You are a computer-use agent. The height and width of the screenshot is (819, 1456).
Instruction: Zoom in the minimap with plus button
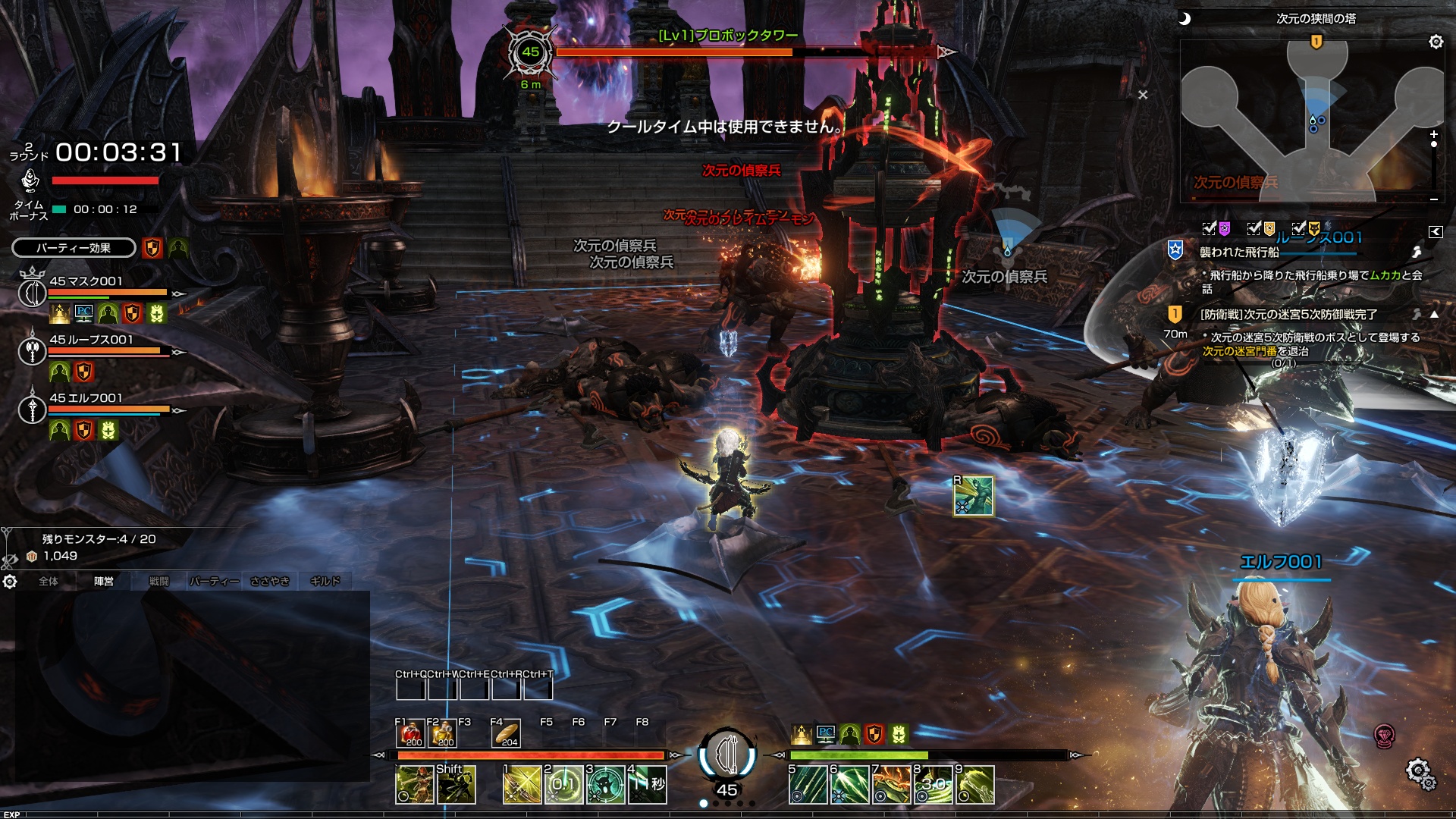pos(1433,134)
